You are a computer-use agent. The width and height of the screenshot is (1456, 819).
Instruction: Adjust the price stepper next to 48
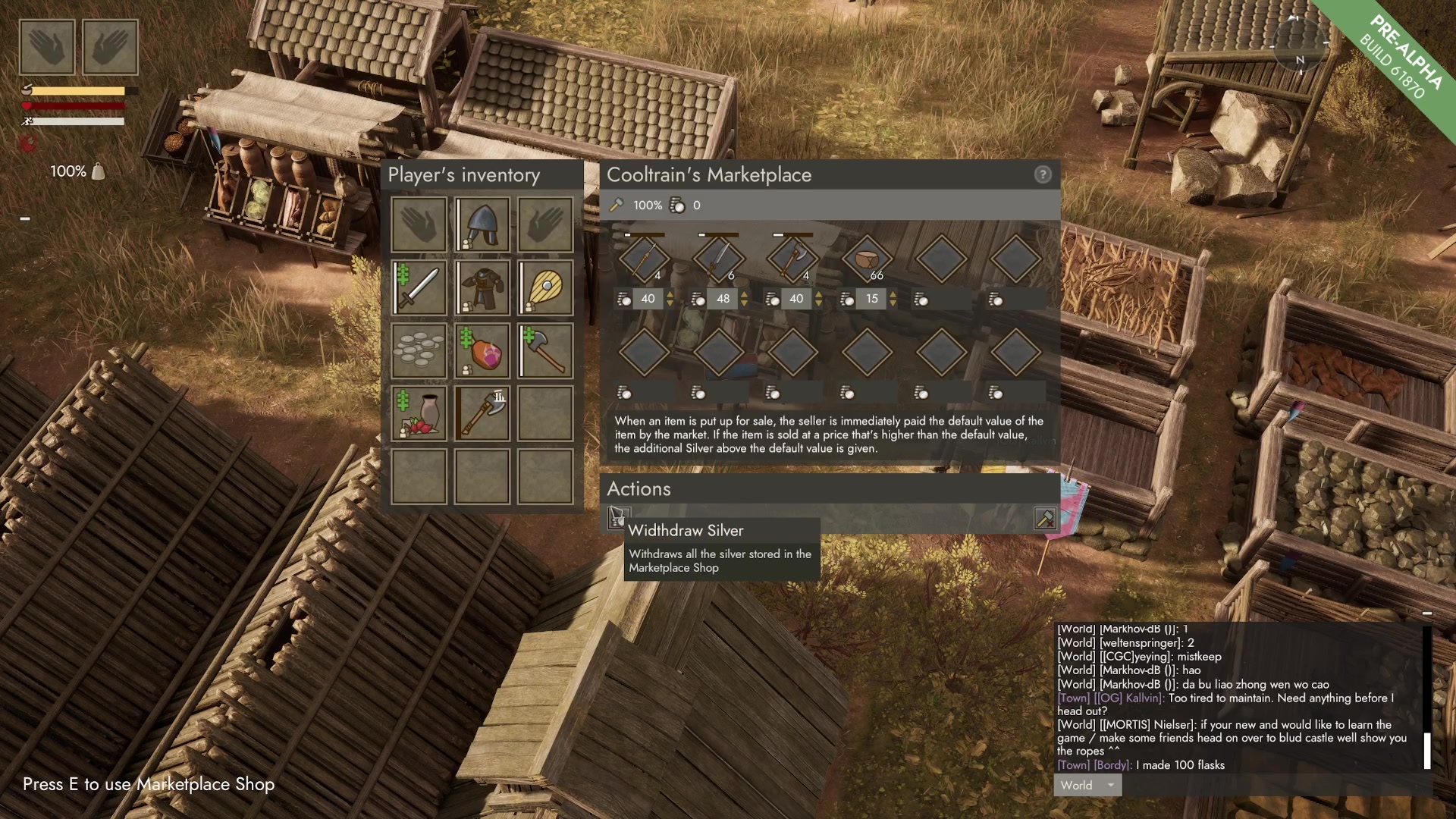pyautogui.click(x=744, y=299)
